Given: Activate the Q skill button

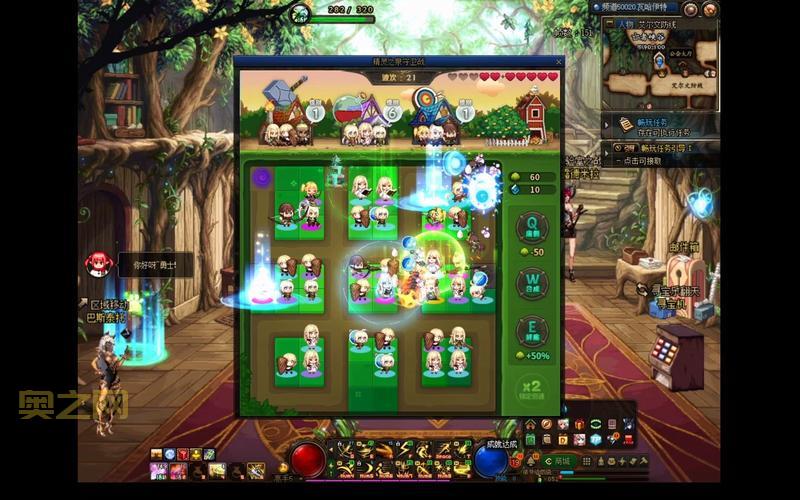Looking at the screenshot, I should (x=532, y=229).
